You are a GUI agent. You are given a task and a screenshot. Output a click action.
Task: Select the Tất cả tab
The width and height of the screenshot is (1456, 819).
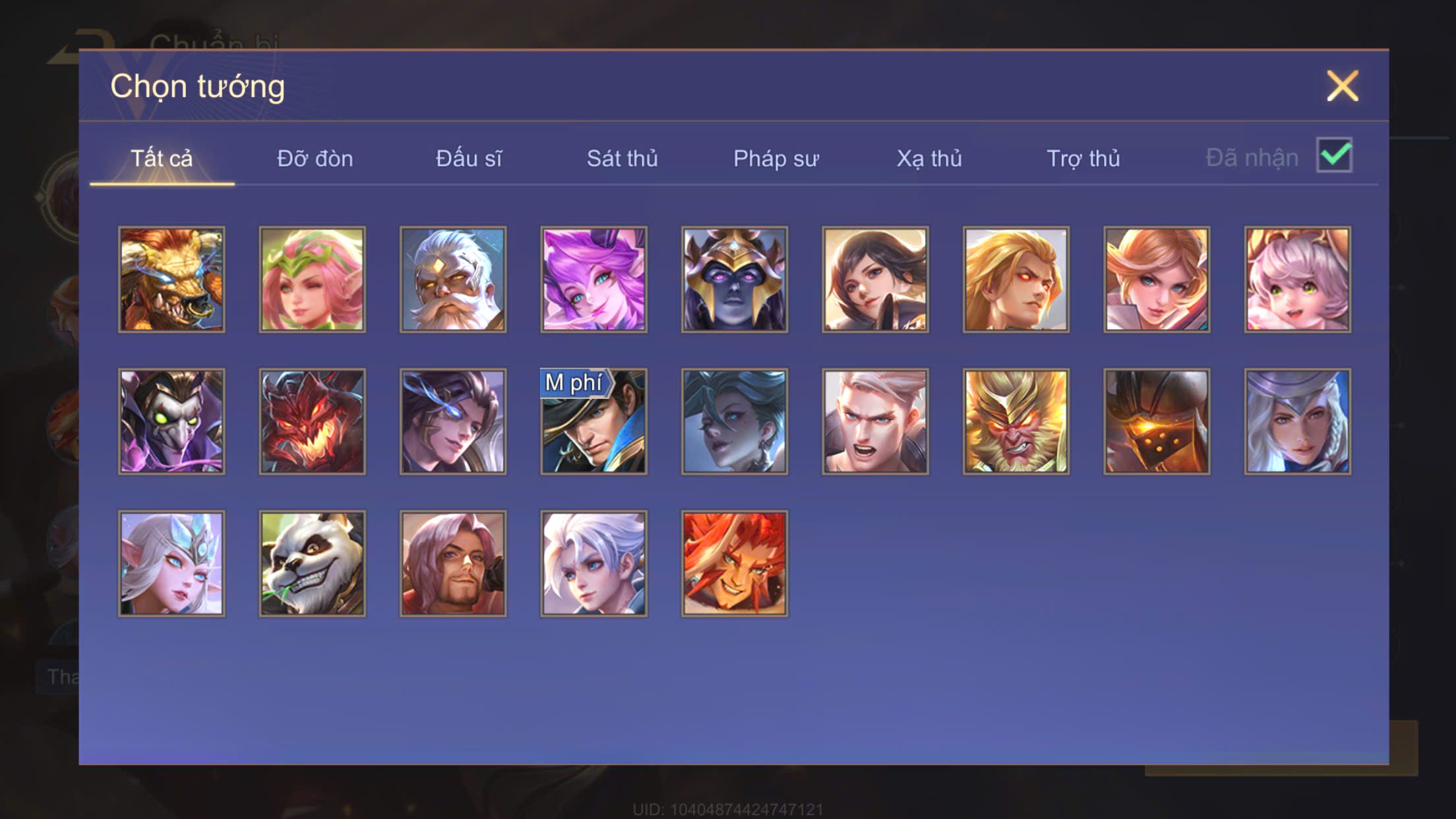[x=162, y=159]
